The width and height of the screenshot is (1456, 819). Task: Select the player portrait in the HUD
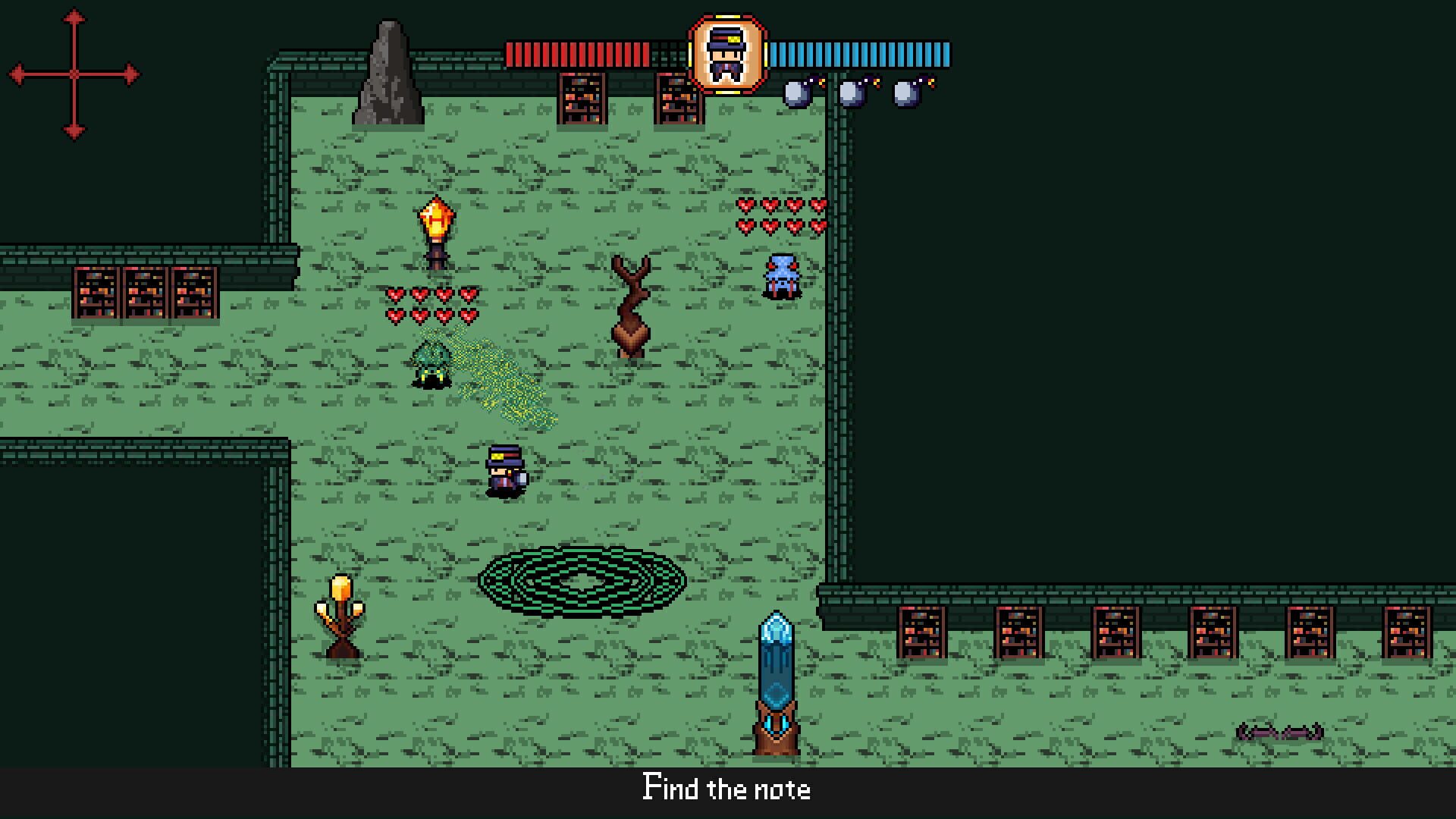(x=726, y=55)
